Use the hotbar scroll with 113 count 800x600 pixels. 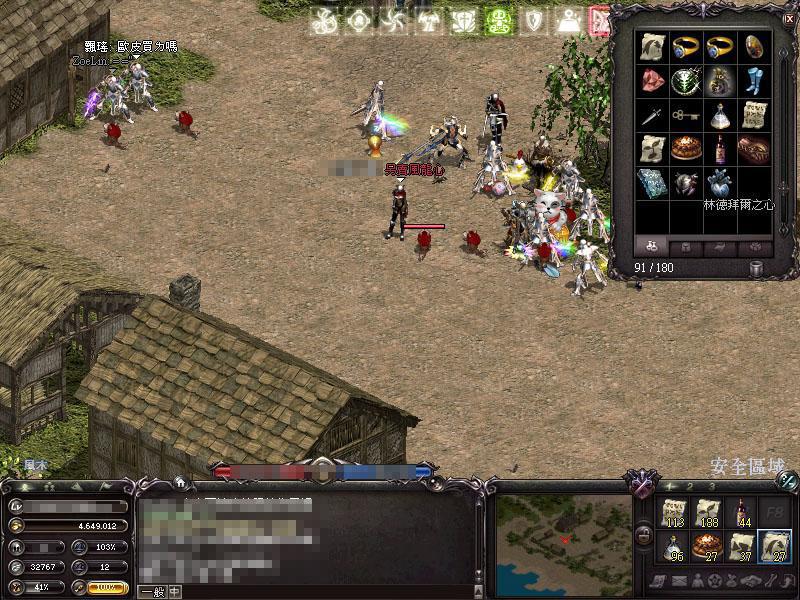point(673,512)
